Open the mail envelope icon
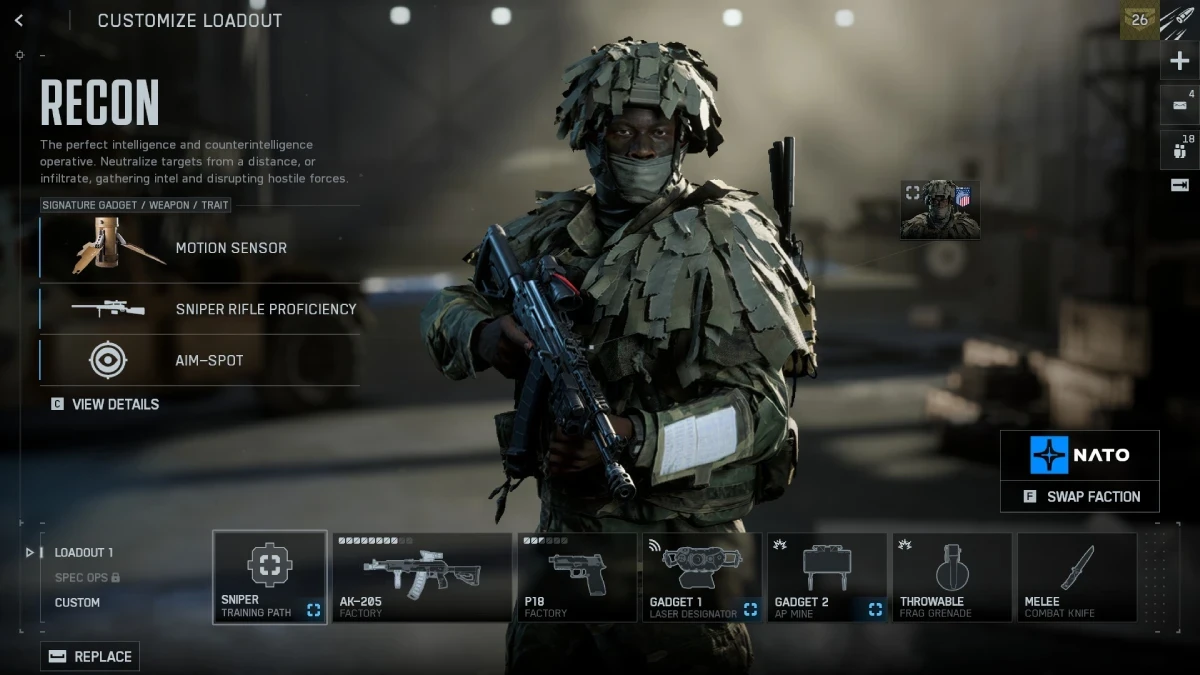 coord(1180,105)
